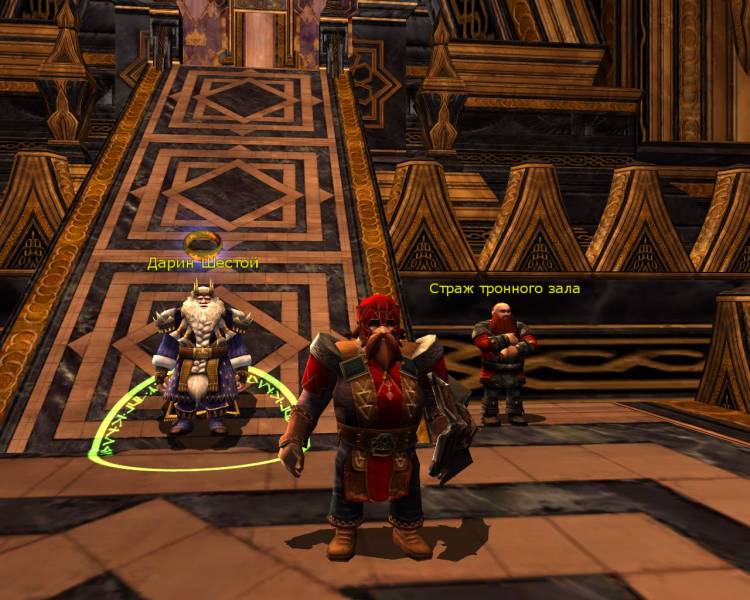Click the gold quest ring above Дарин Шестой
The height and width of the screenshot is (600, 750).
point(203,243)
